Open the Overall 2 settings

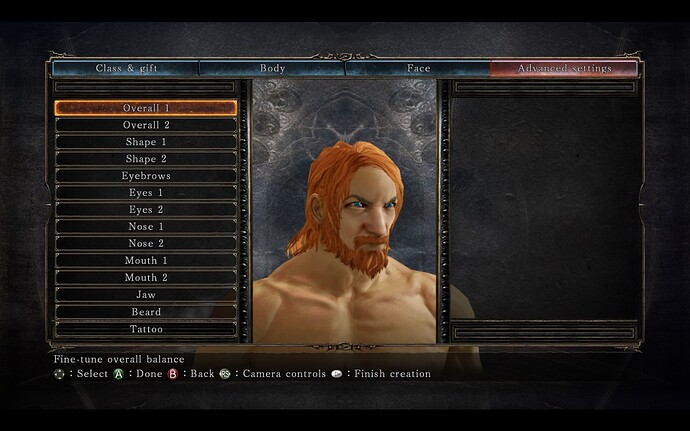point(146,125)
